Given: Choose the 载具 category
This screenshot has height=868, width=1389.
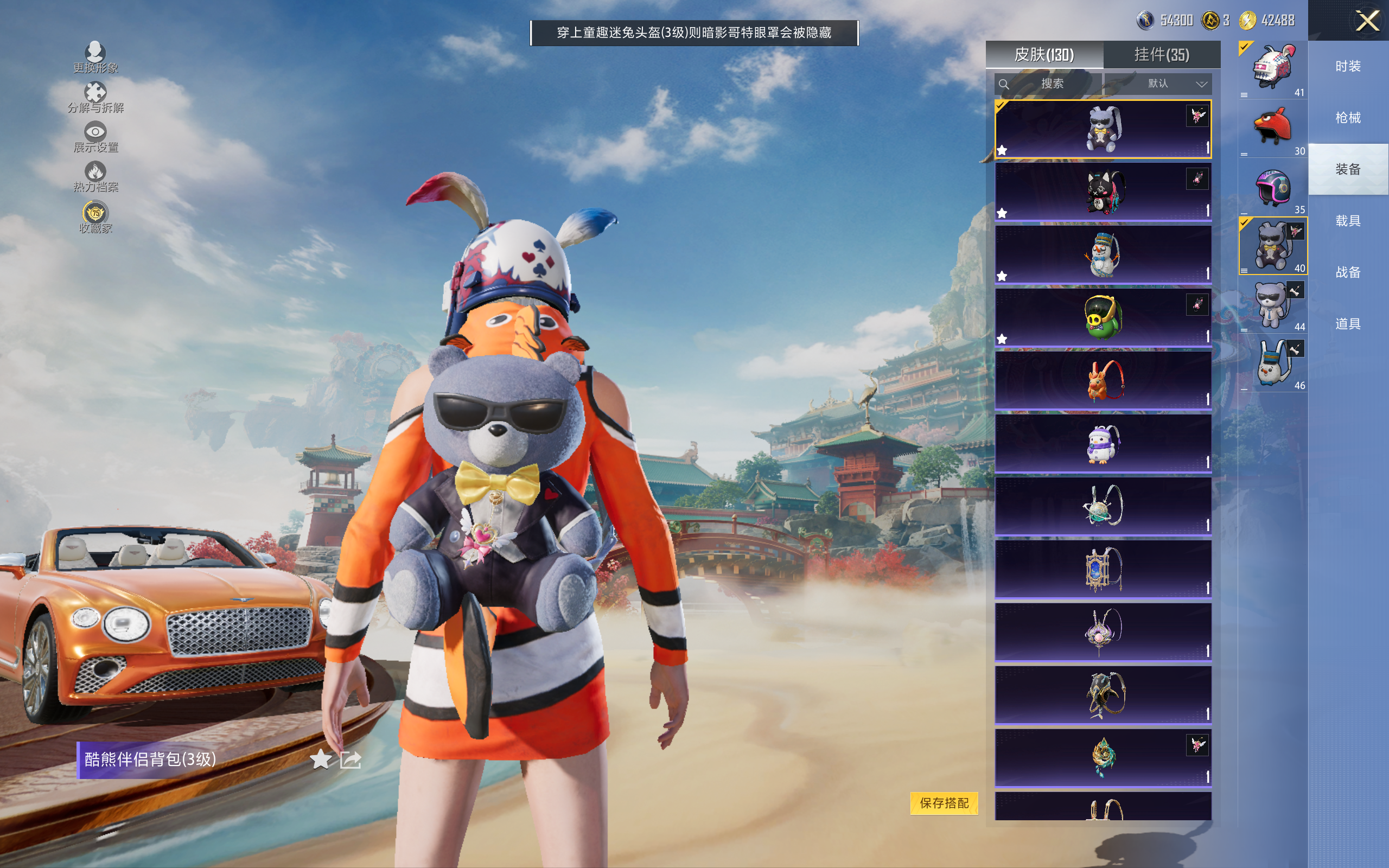Looking at the screenshot, I should (x=1348, y=221).
